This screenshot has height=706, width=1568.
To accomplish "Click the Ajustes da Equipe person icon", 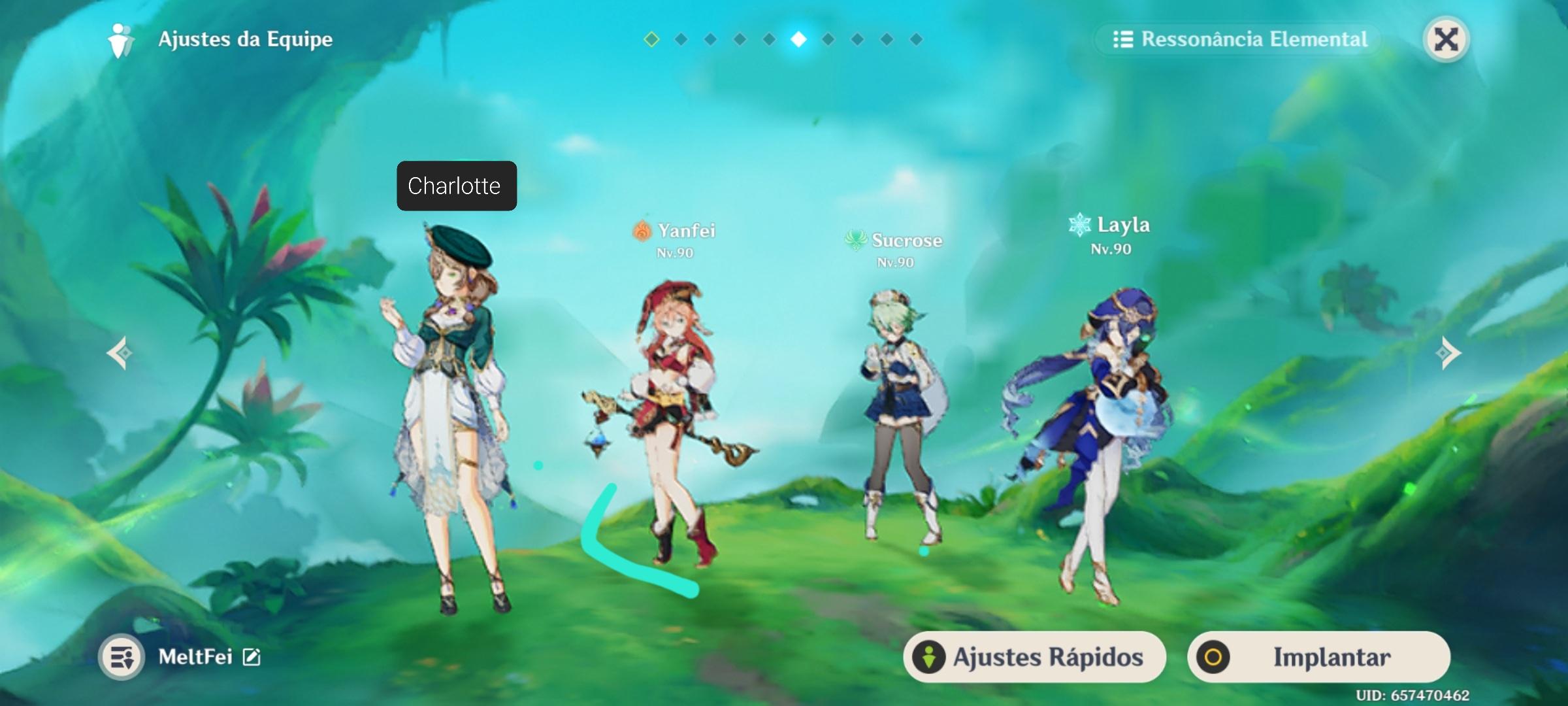I will click(119, 39).
